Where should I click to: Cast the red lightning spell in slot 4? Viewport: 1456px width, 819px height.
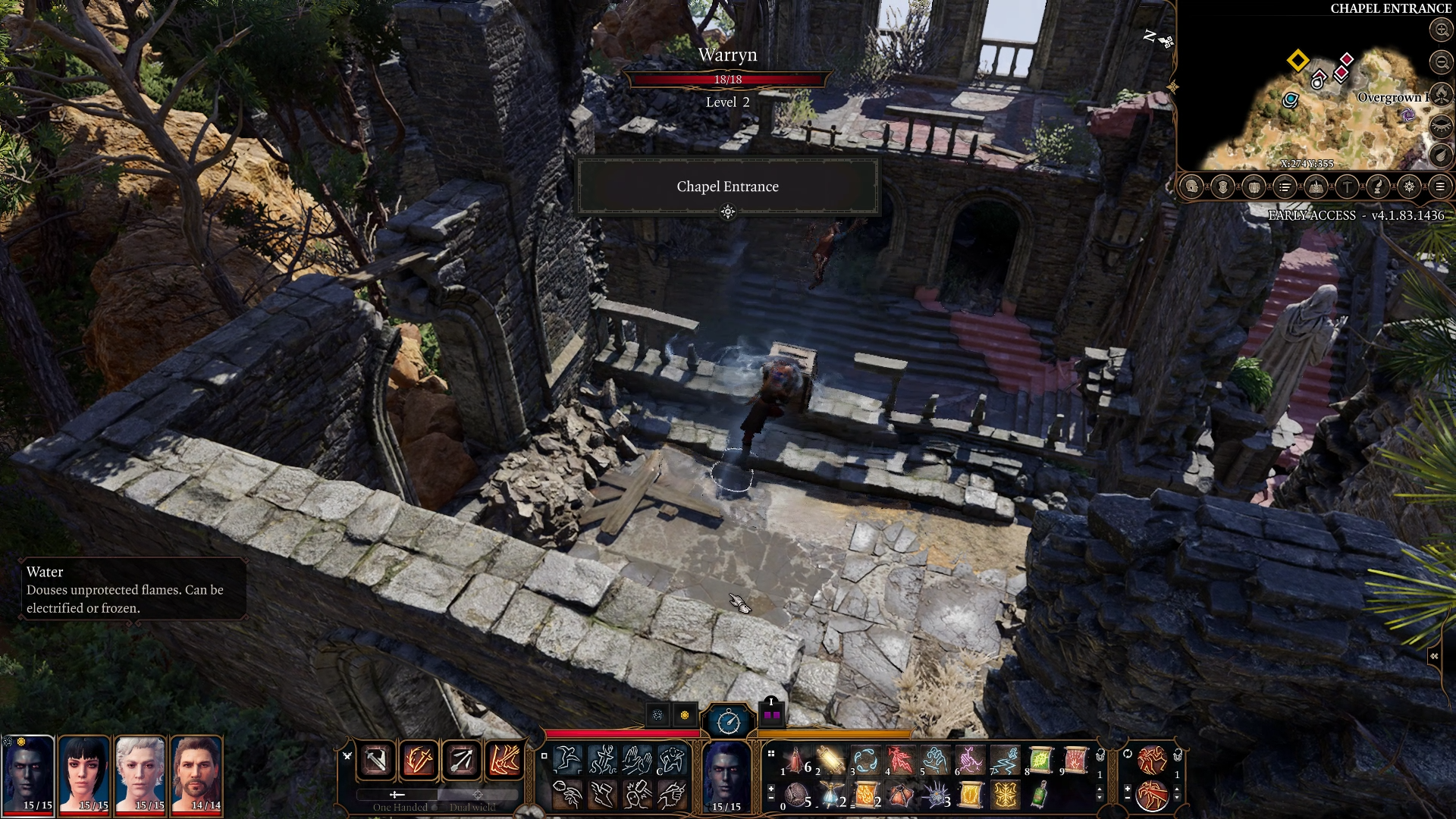click(x=900, y=760)
